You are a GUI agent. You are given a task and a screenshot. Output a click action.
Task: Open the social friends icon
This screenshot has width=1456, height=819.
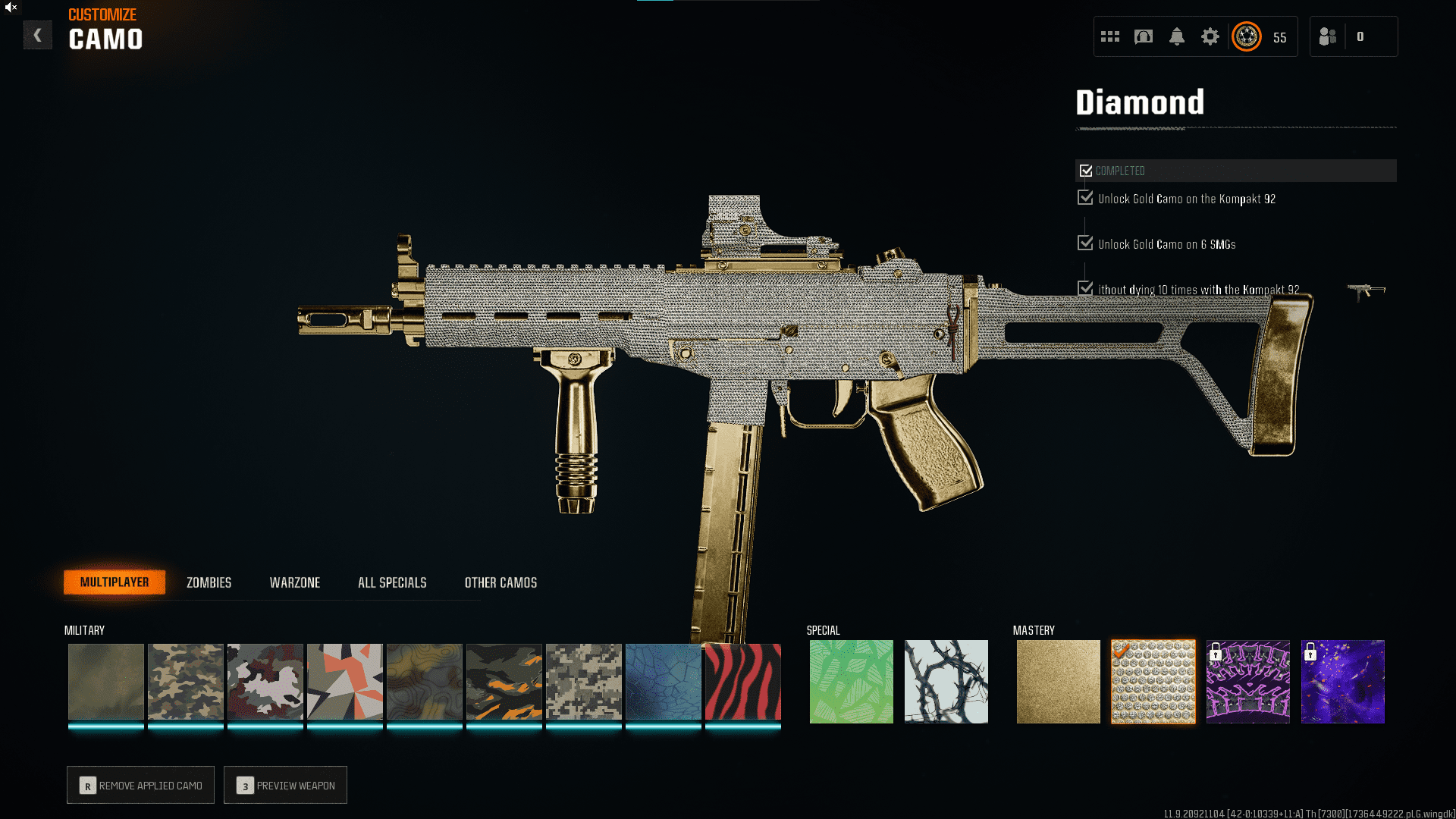1327,36
